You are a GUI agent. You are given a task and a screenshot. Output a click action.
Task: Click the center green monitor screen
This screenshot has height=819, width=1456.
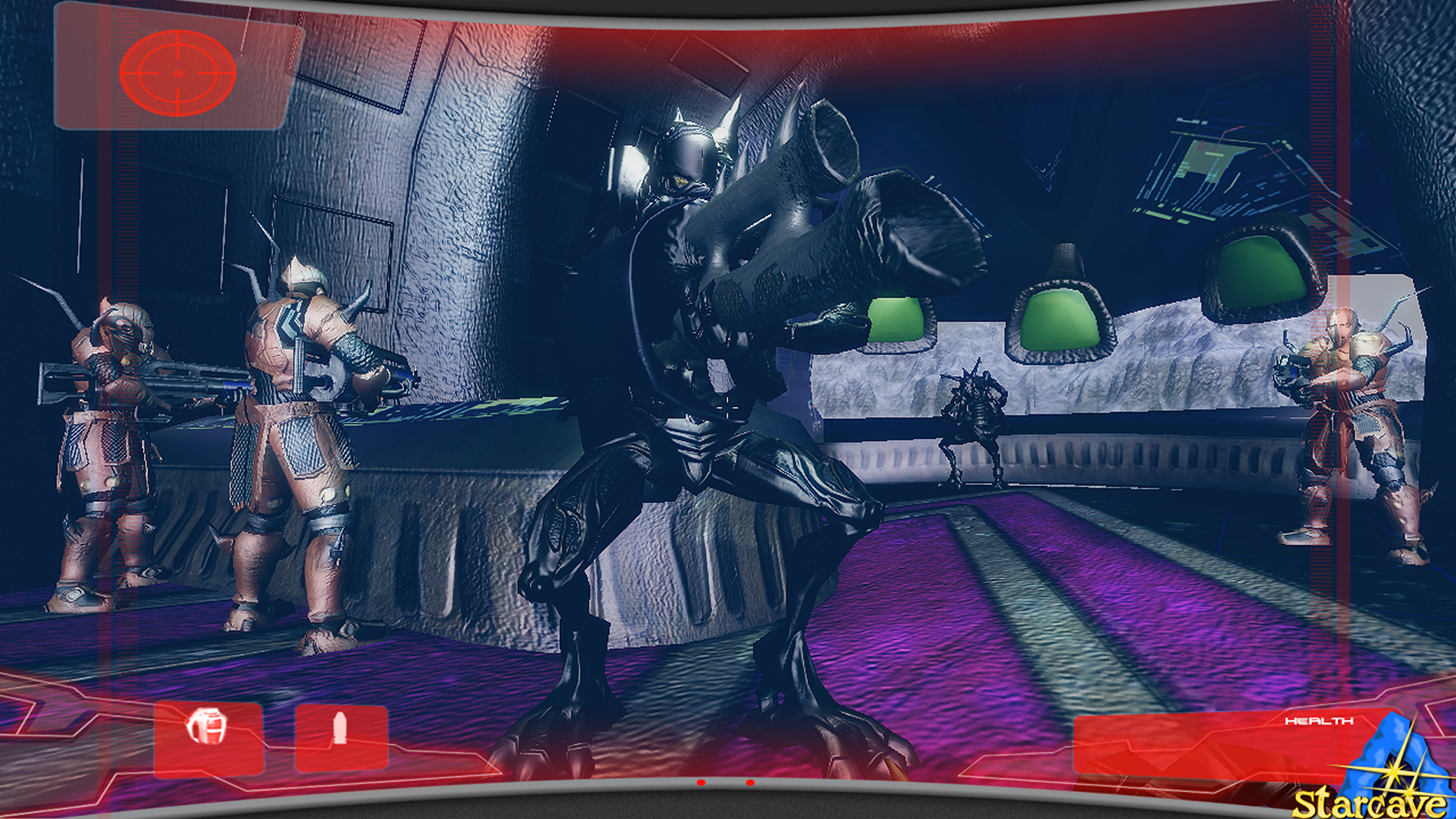pyautogui.click(x=1061, y=321)
